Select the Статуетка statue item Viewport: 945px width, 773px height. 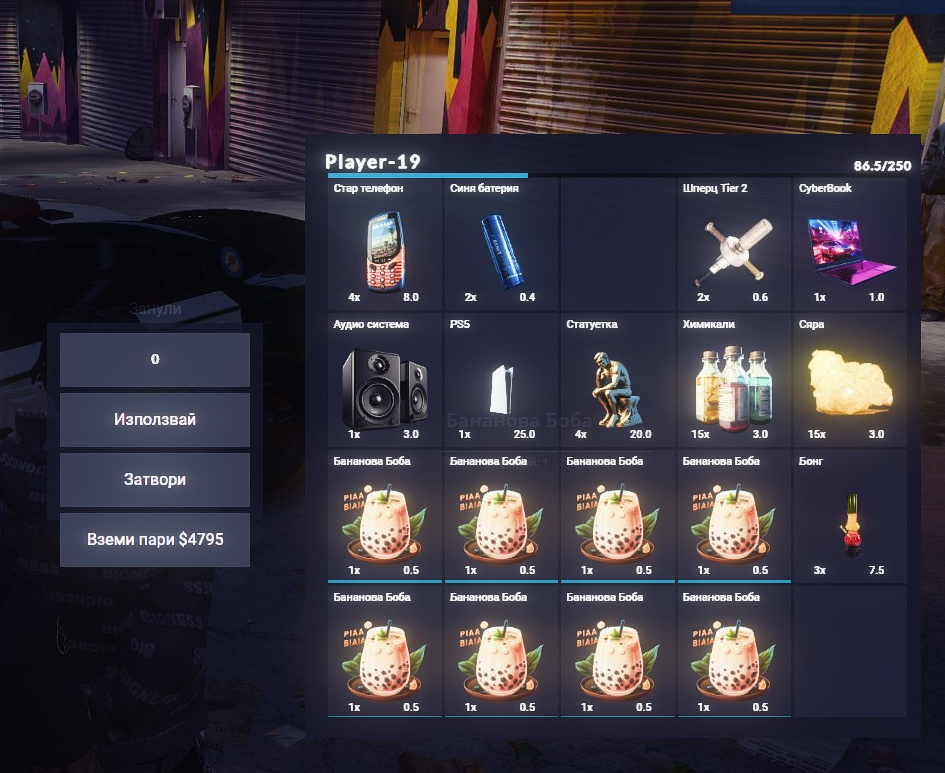[617, 381]
